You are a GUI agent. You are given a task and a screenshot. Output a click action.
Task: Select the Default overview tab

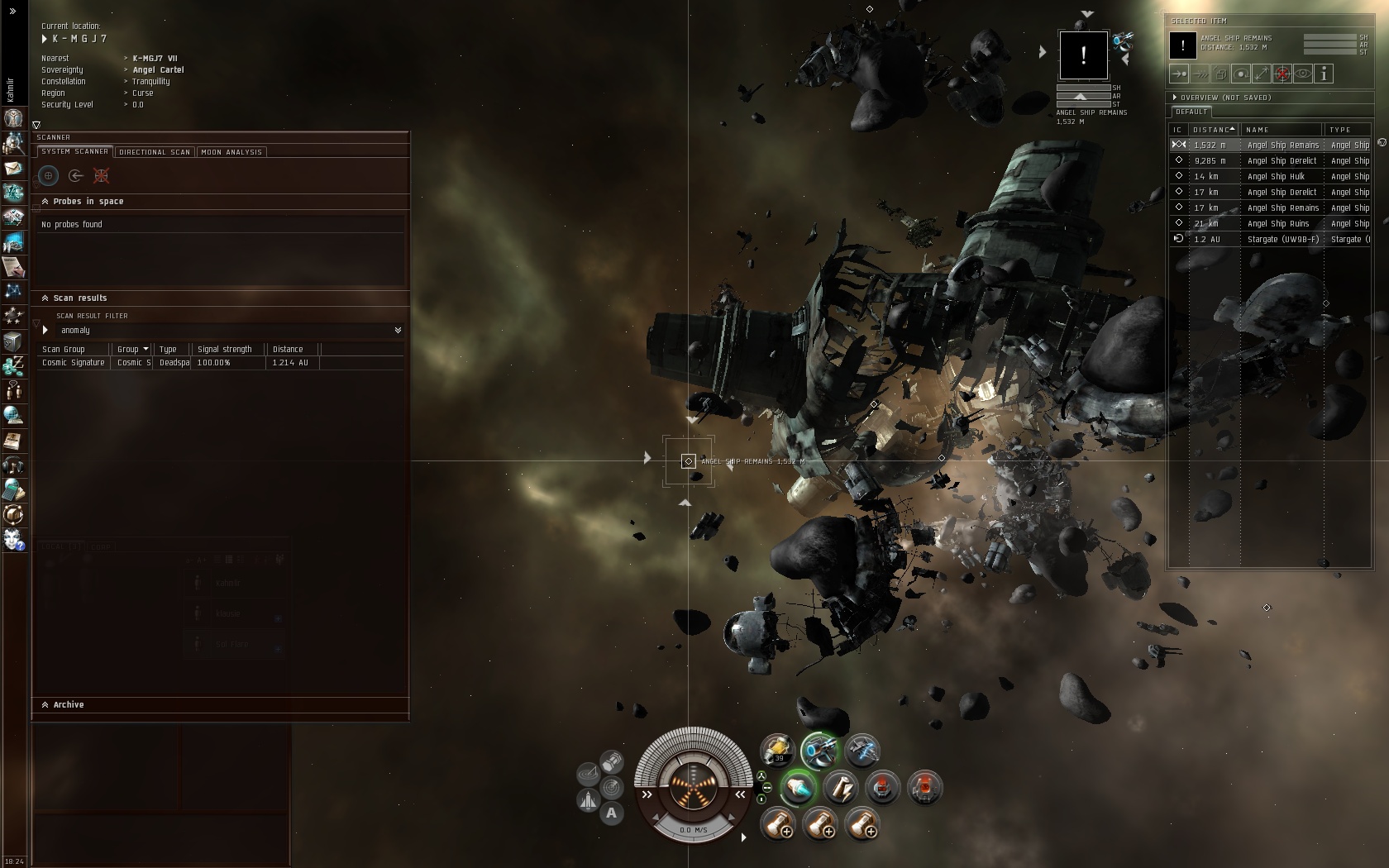[1191, 112]
